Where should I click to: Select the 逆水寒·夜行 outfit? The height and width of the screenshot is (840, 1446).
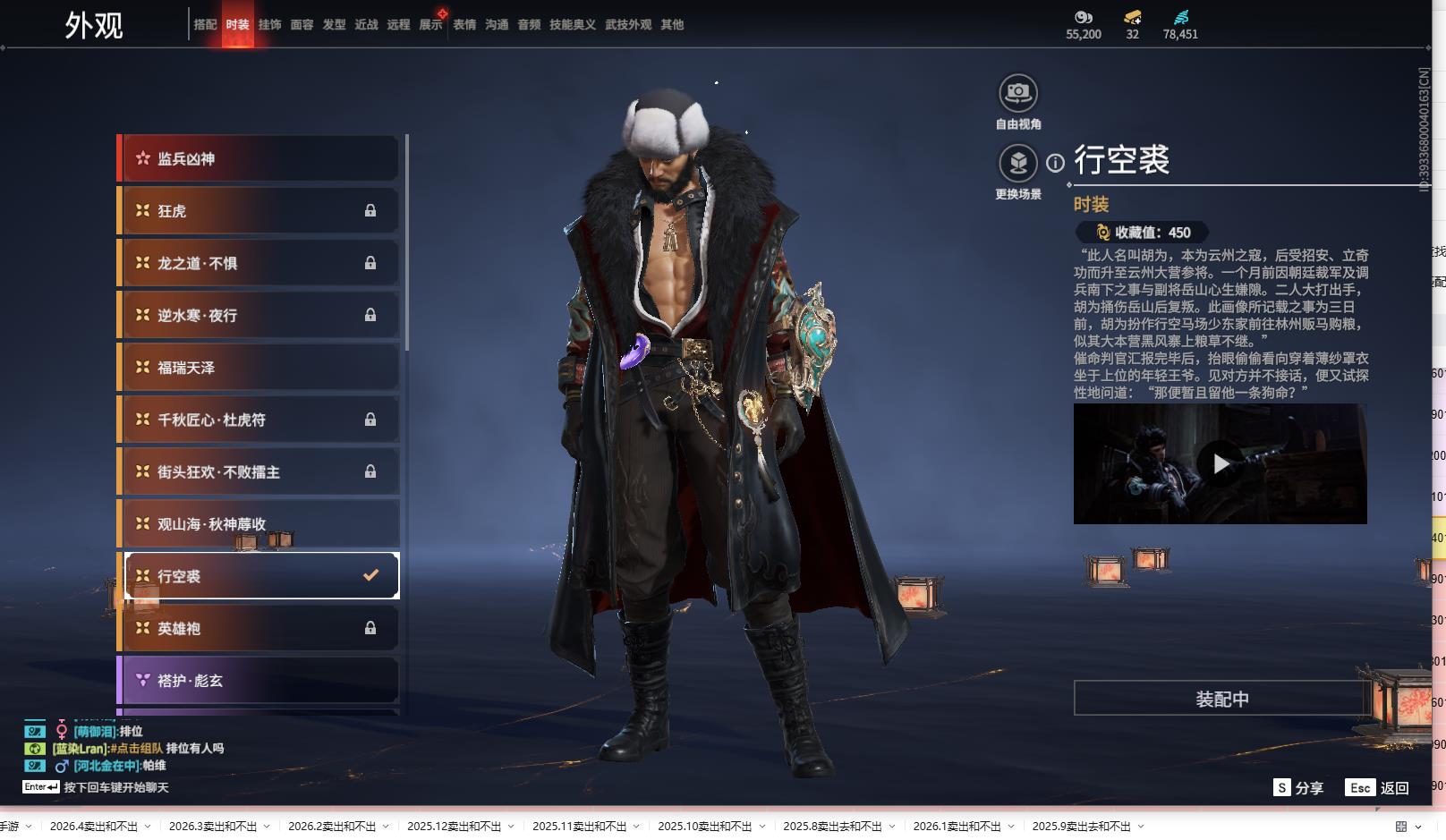coord(259,315)
